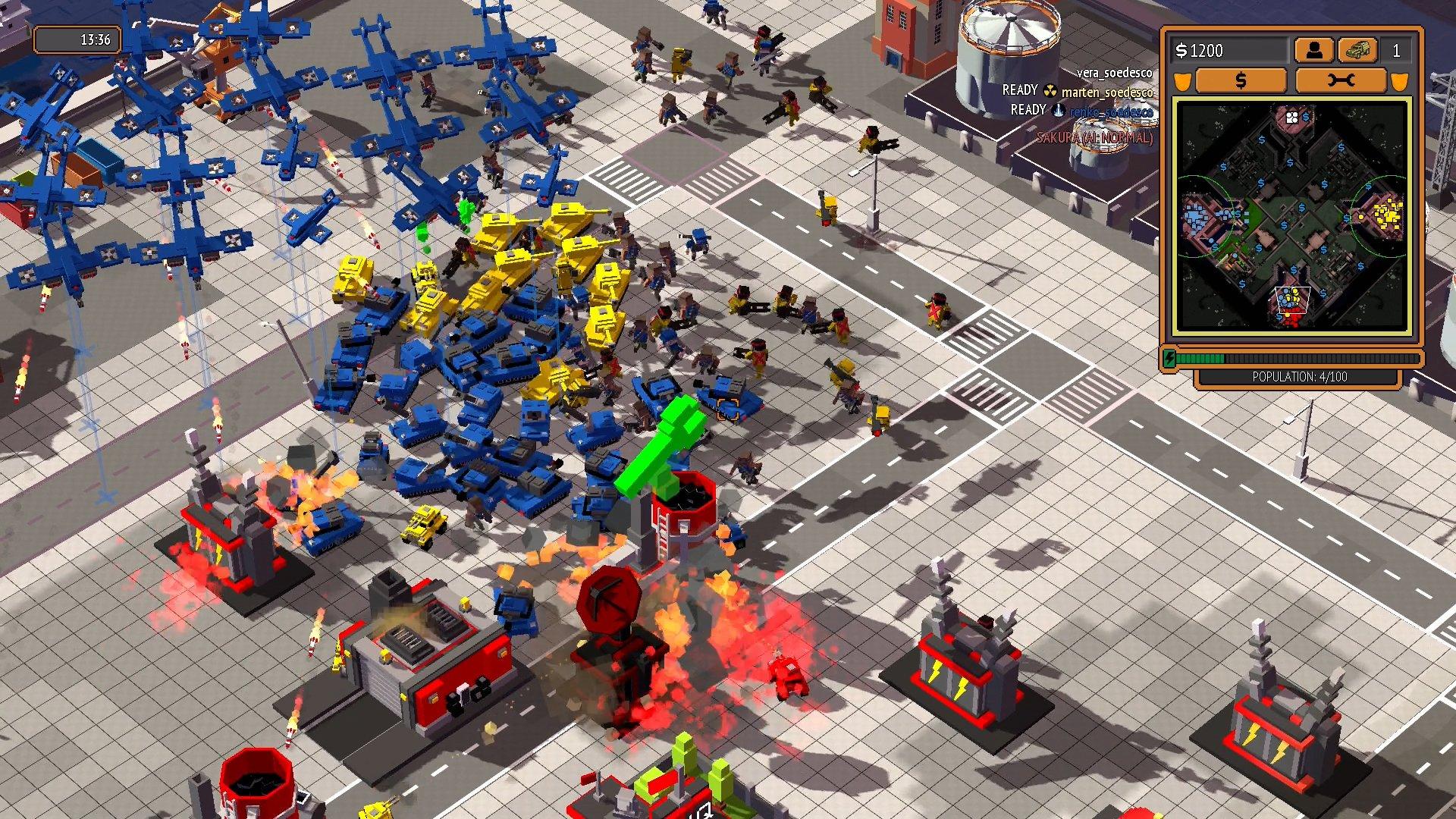Toggle READY status beside marten_soedesco
The width and height of the screenshot is (1456, 819).
[1018, 90]
